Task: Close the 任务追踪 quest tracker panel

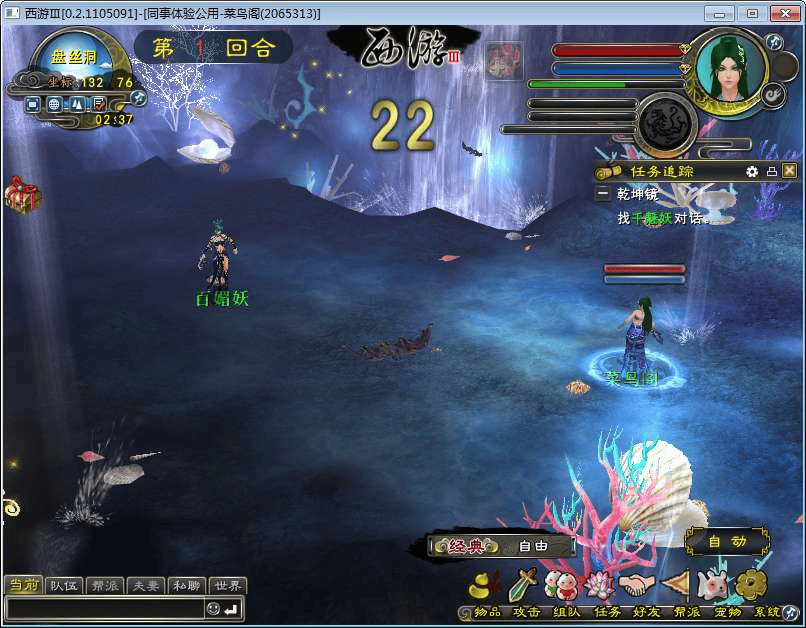Action: click(x=789, y=171)
